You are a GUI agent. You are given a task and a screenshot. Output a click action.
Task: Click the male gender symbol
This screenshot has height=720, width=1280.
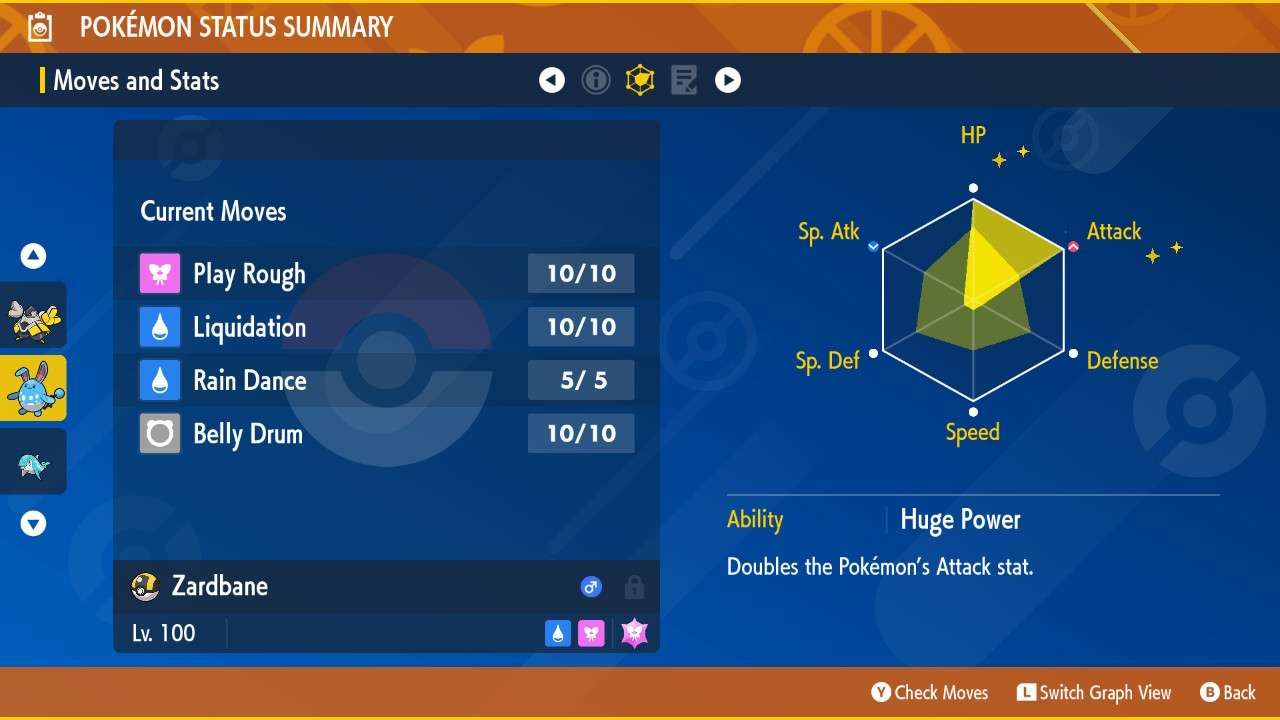coord(591,587)
